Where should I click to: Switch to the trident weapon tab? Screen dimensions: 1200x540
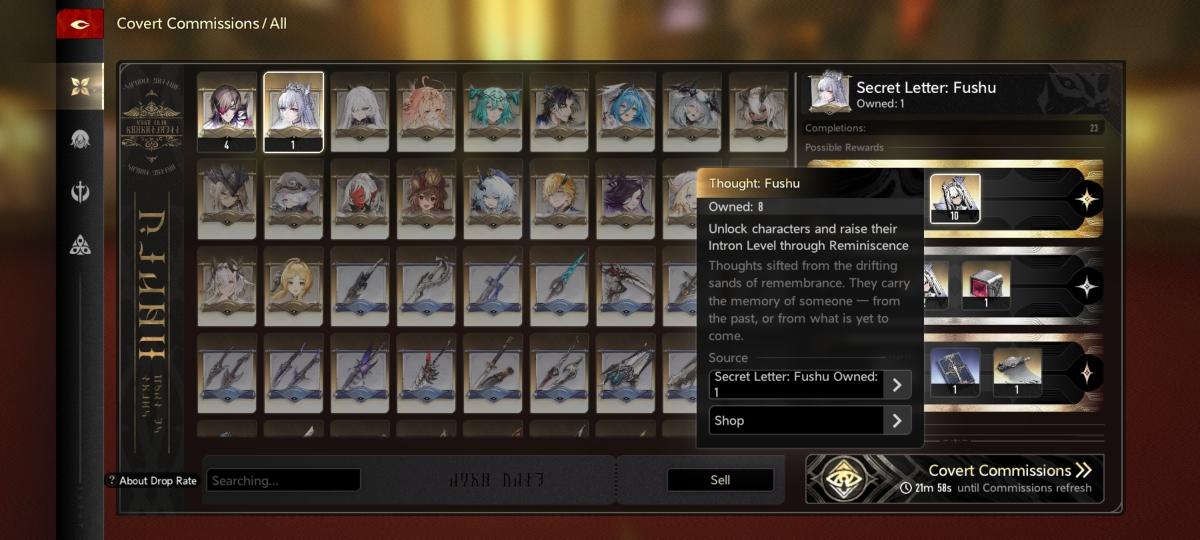(80, 191)
